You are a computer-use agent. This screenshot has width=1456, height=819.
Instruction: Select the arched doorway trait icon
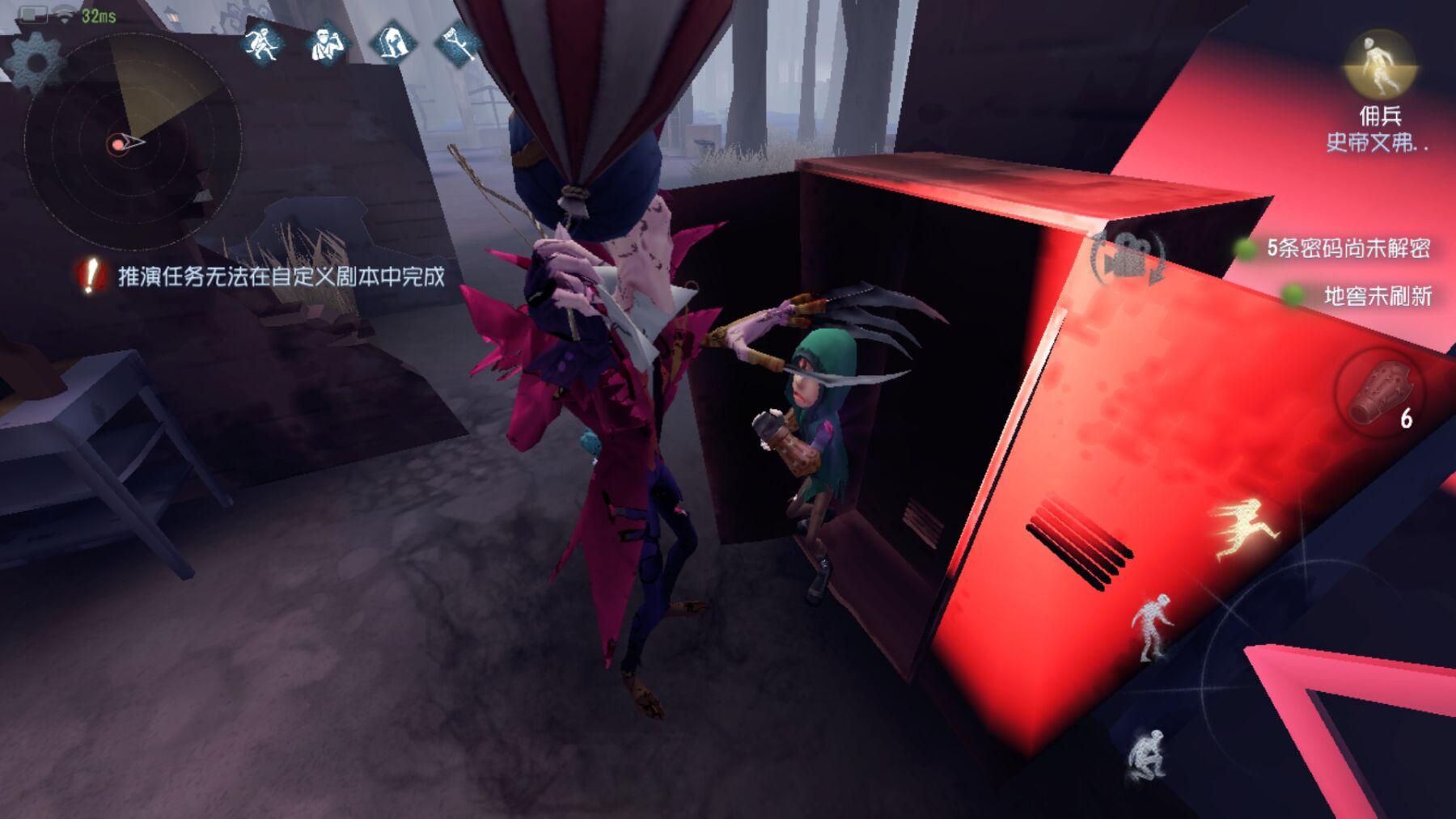click(x=392, y=42)
